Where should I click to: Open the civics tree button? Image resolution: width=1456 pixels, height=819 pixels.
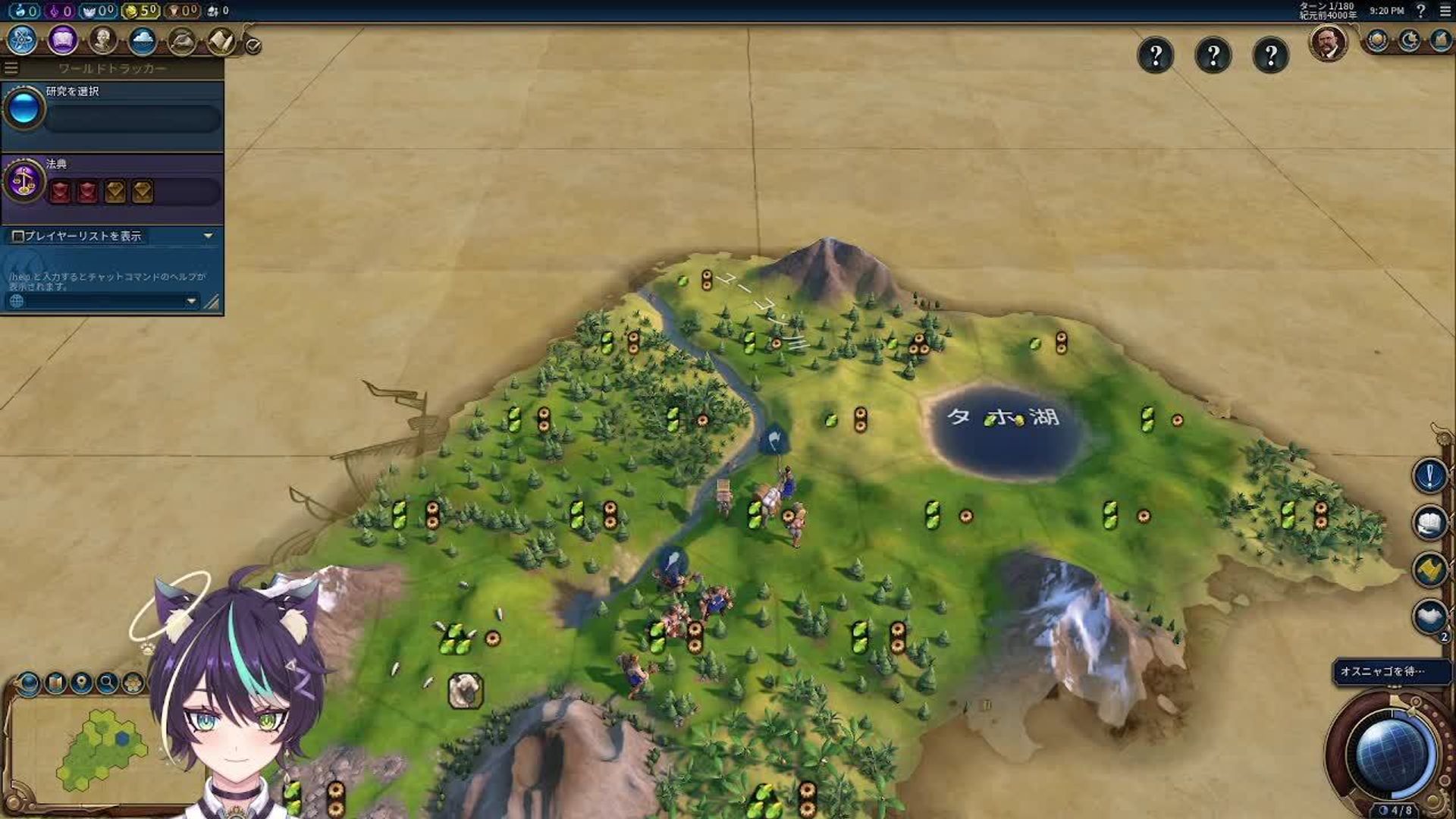(x=63, y=39)
